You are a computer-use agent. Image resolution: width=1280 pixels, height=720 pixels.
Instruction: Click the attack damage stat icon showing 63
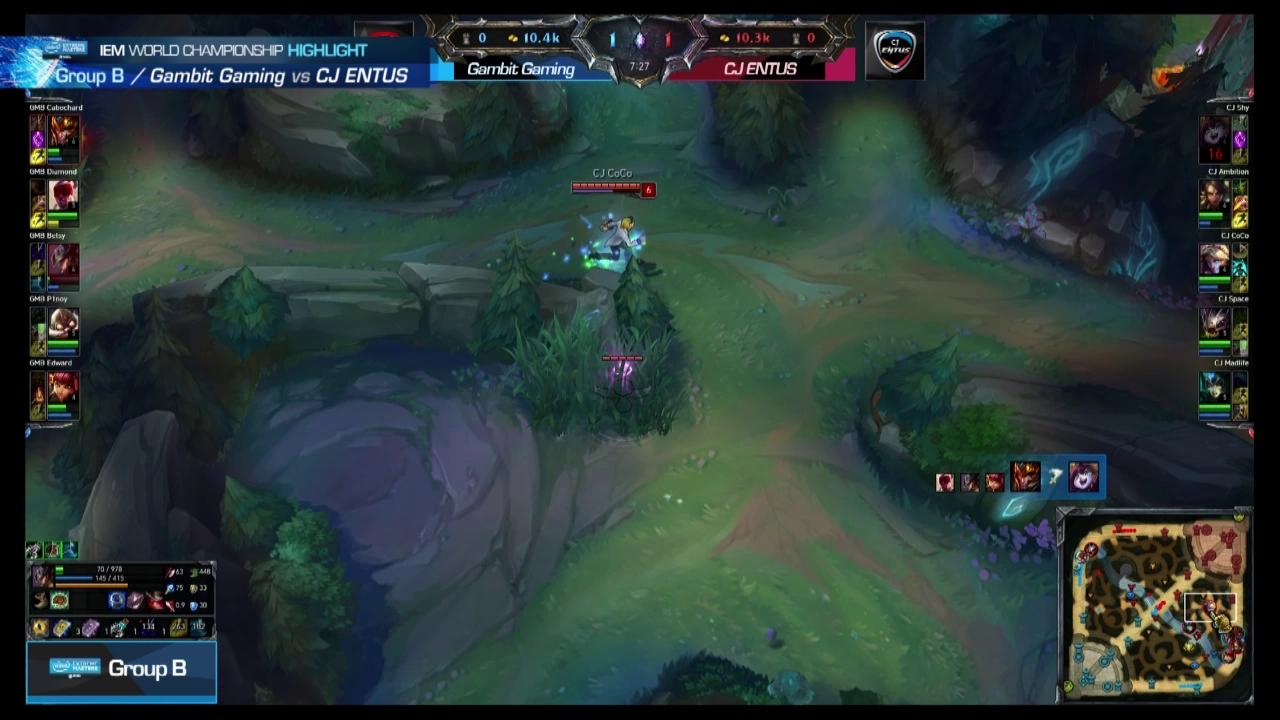click(x=169, y=573)
